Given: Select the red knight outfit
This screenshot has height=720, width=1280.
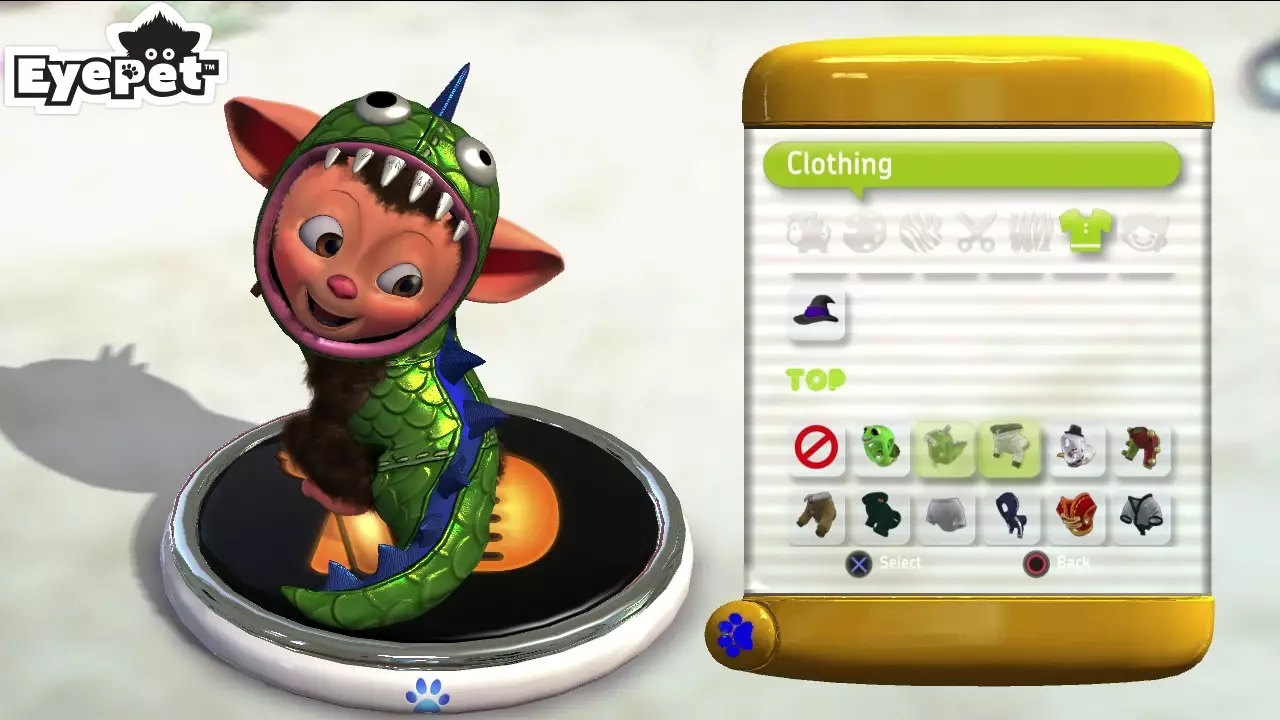Looking at the screenshot, I should (x=1140, y=448).
